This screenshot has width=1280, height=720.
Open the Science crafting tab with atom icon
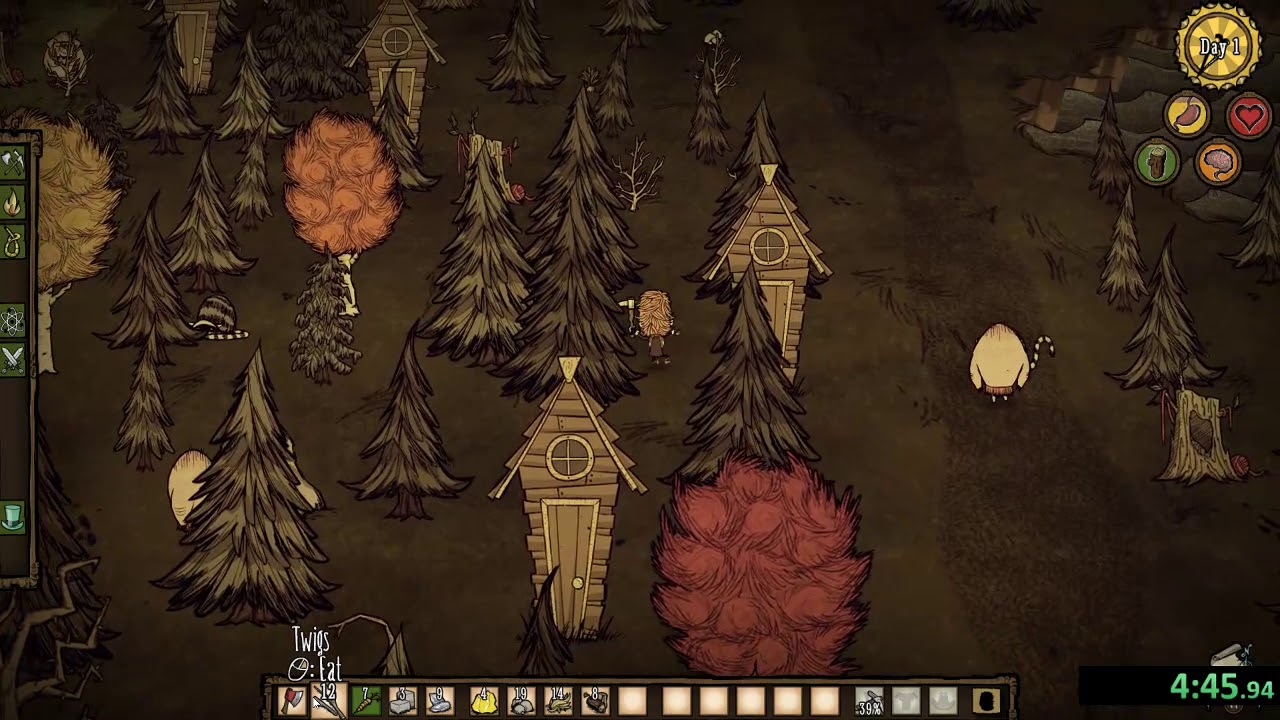pyautogui.click(x=12, y=321)
